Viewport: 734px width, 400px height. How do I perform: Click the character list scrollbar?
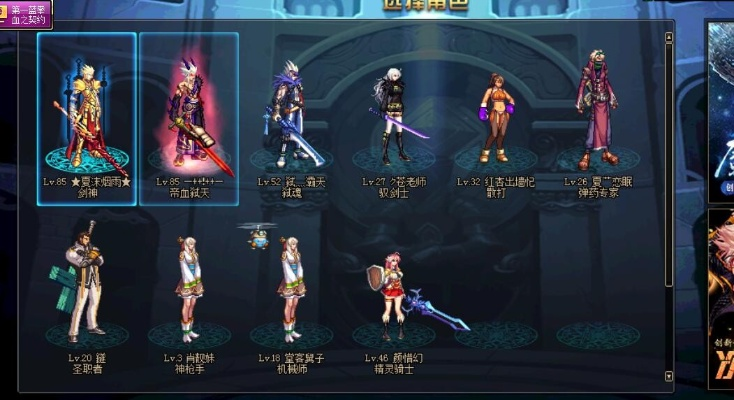click(x=669, y=200)
